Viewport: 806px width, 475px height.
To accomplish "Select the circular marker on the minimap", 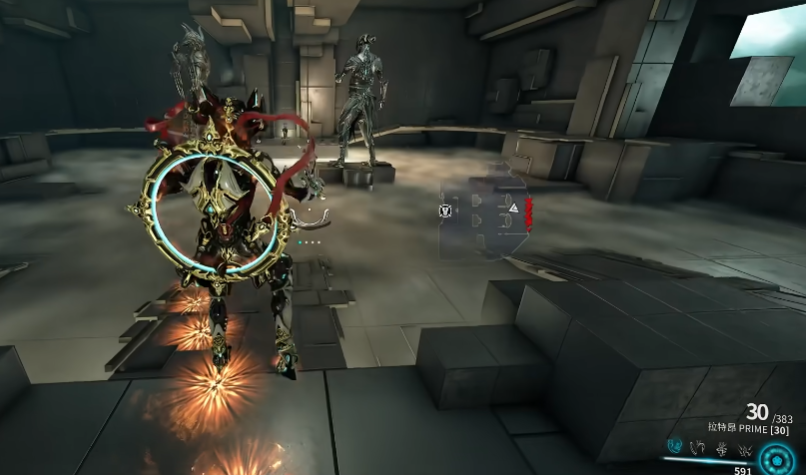I will pos(445,211).
